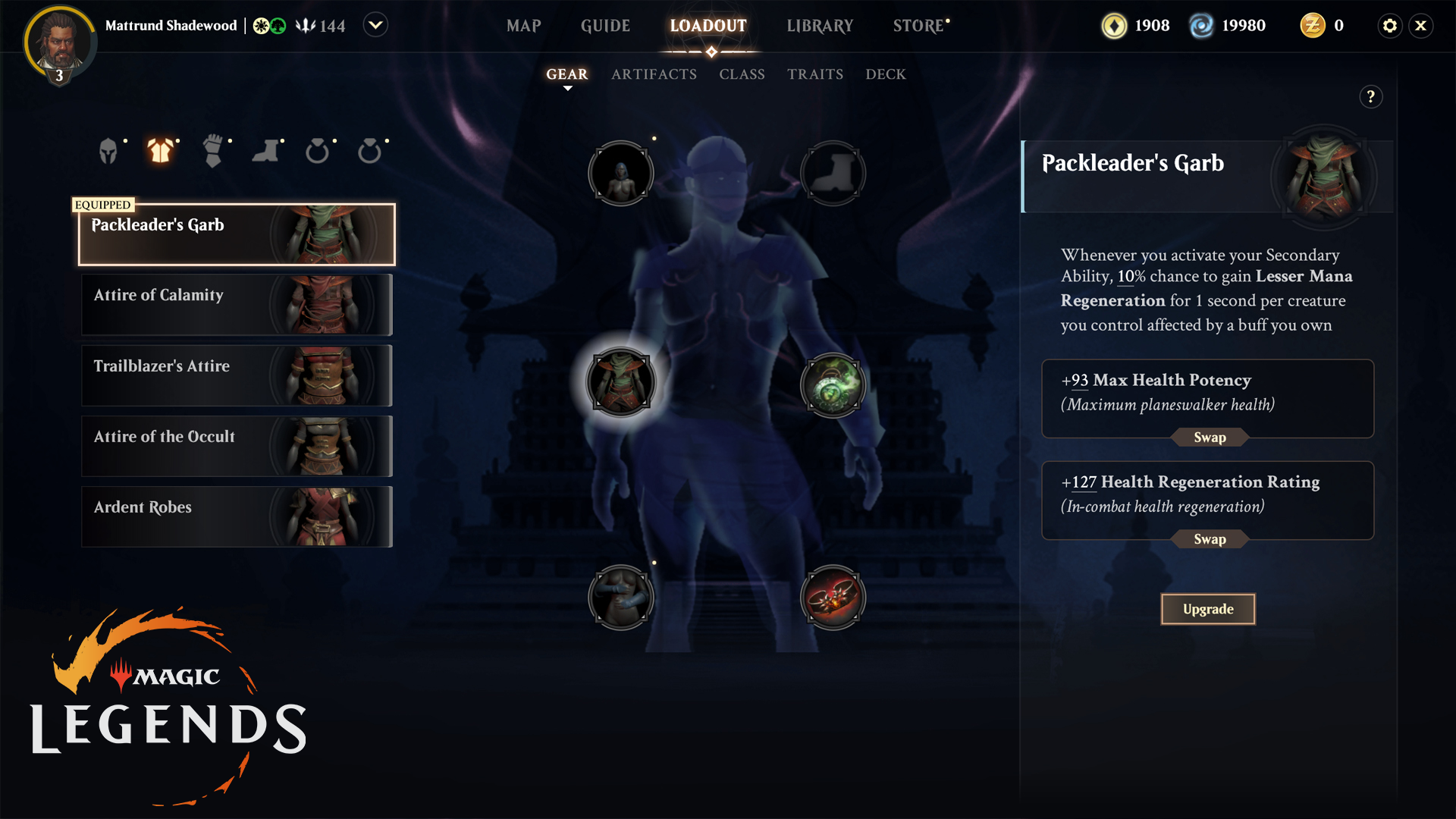Close the loadout screen
The image size is (1456, 819).
click(1421, 26)
